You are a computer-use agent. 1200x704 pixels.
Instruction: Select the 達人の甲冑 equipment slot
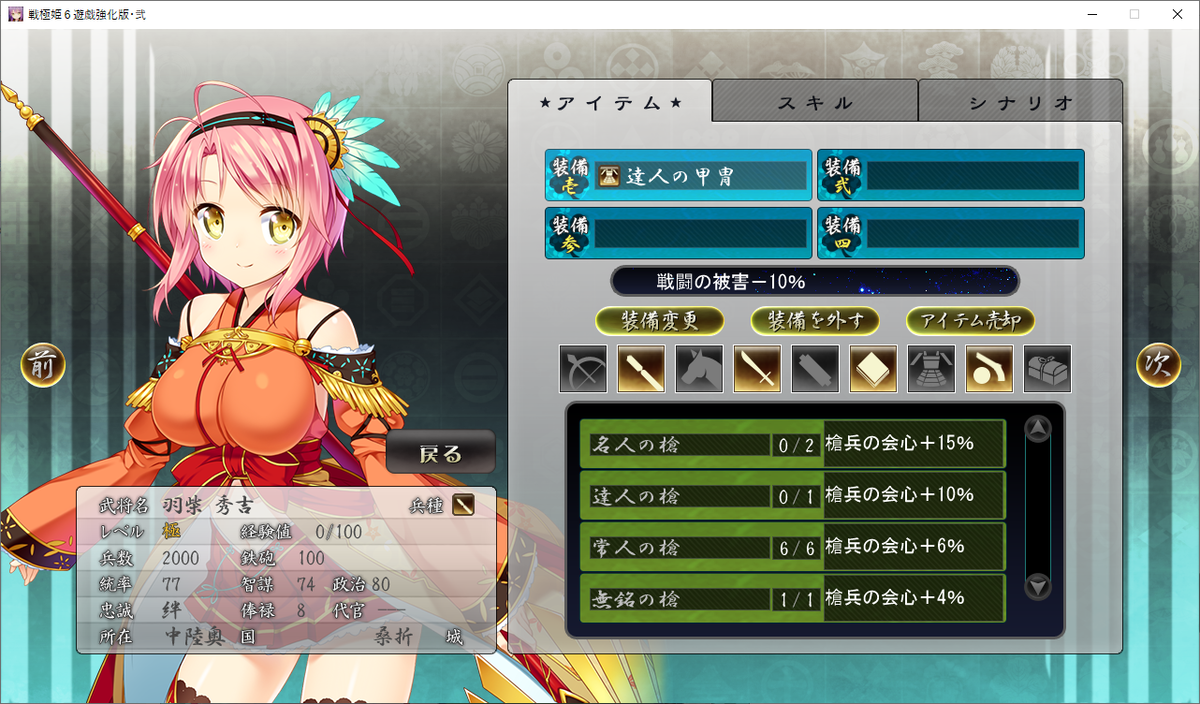point(679,176)
